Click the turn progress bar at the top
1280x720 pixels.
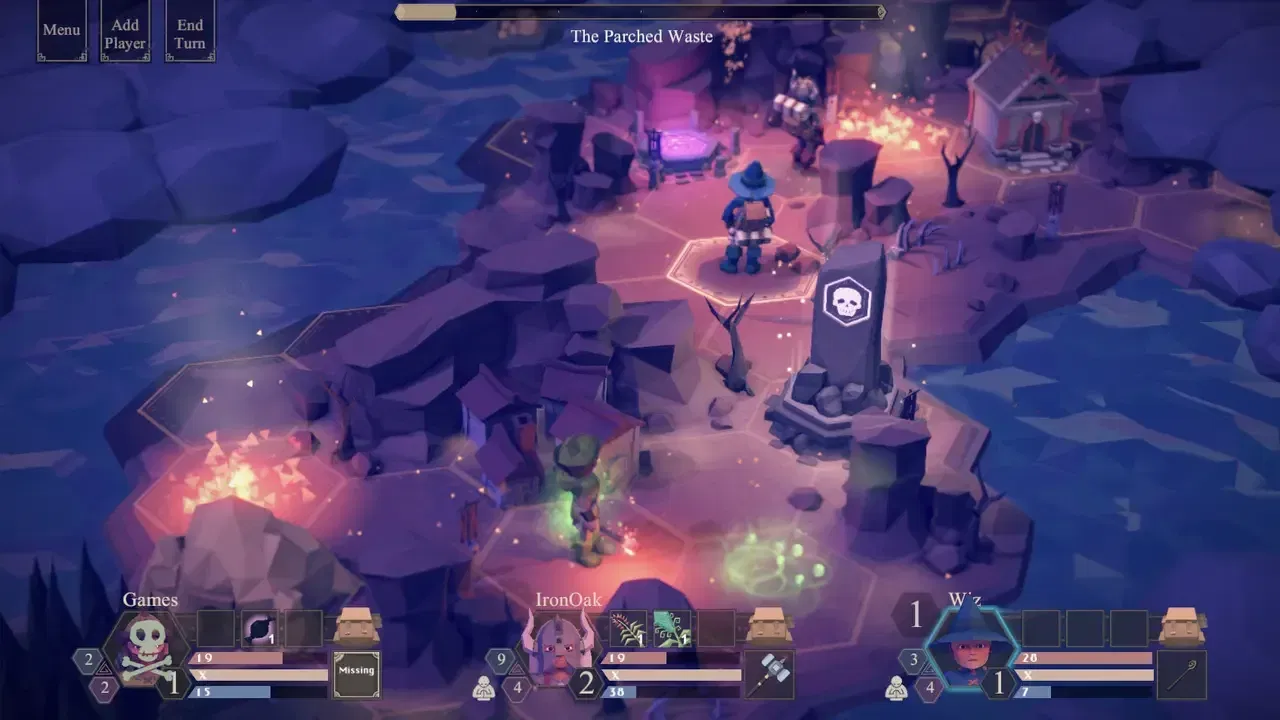[x=640, y=13]
